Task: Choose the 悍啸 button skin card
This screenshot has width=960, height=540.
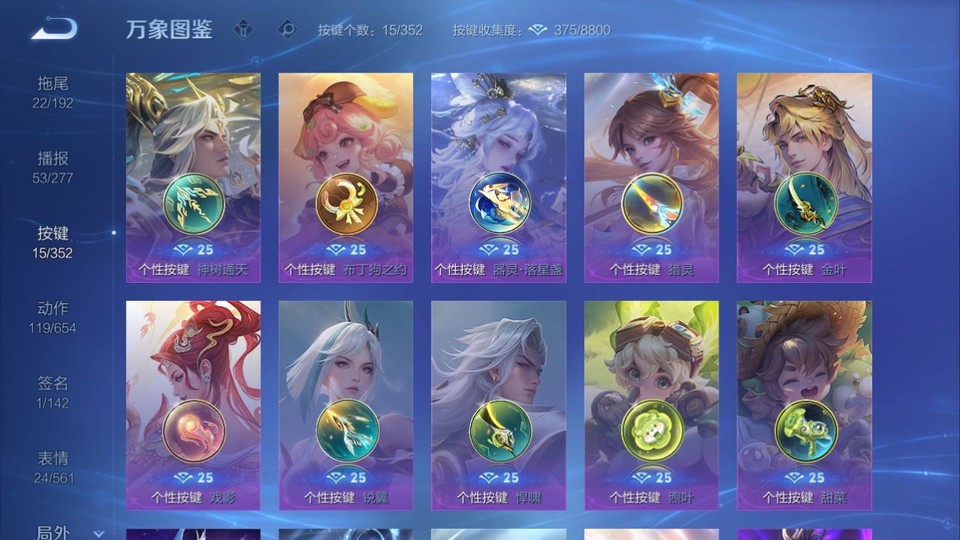Action: coord(498,405)
